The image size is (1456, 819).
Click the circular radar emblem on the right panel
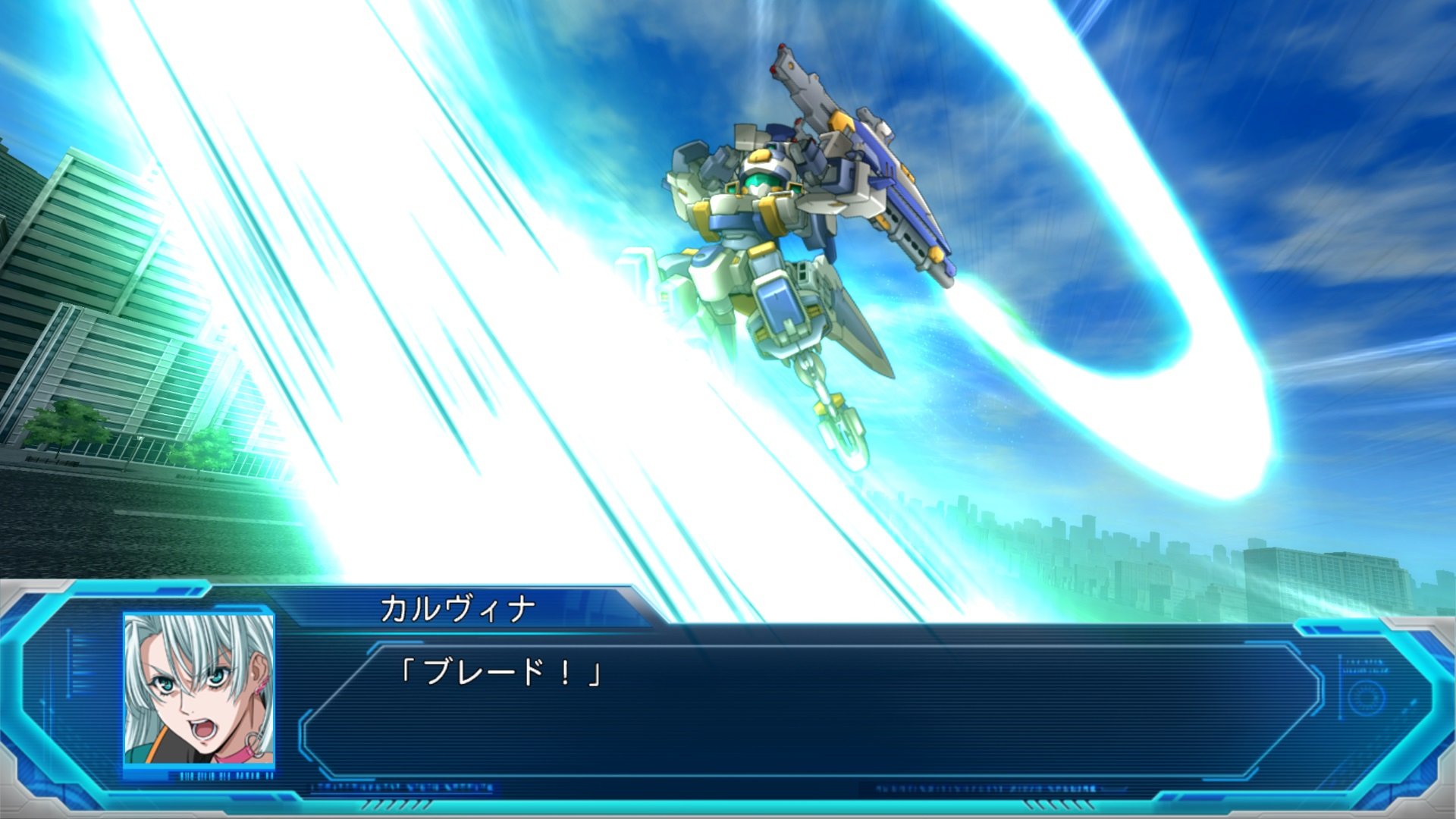click(1366, 697)
